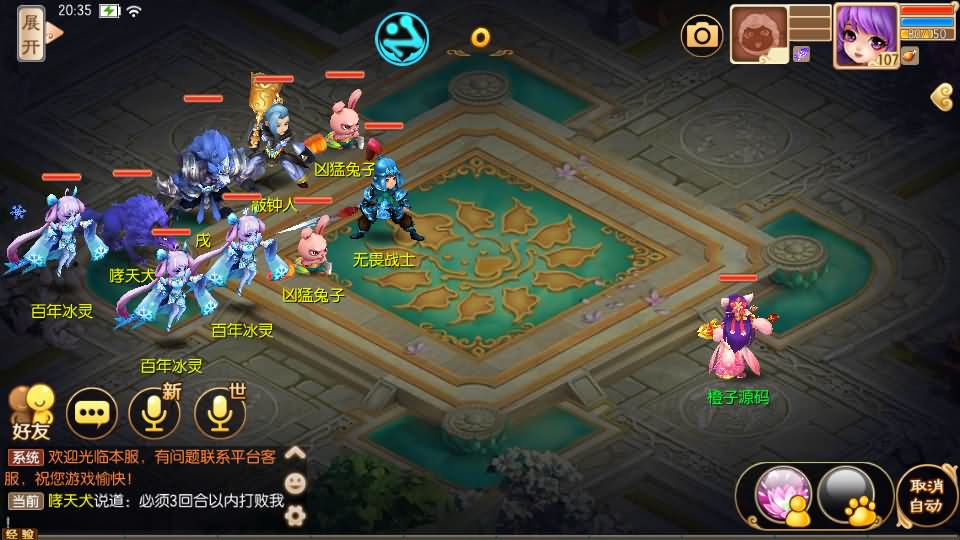Select the pet portrait frame
Screen dimensions: 960x540
coord(759,35)
